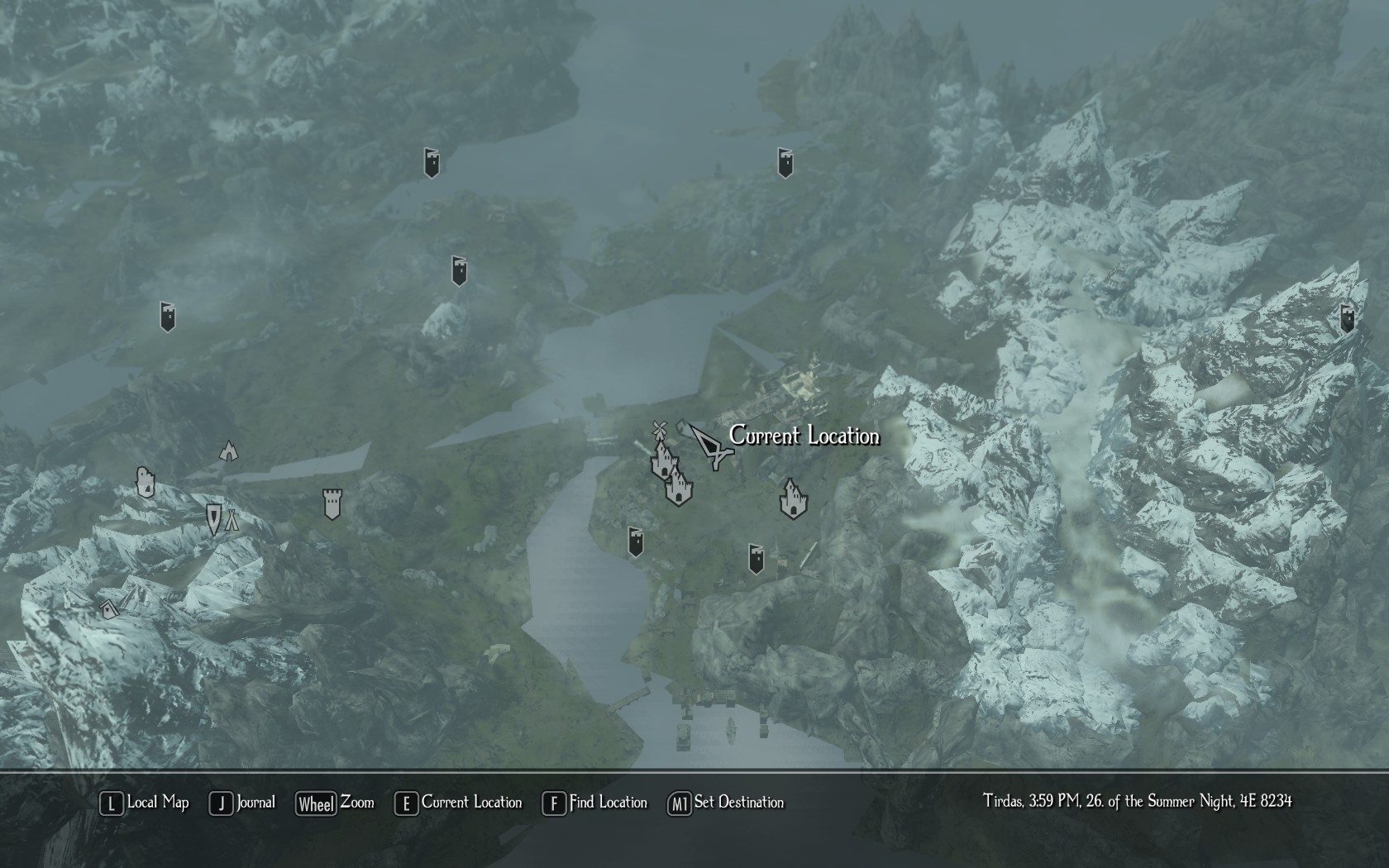Choose the small shack map marker
This screenshot has height=868, width=1389.
click(109, 609)
